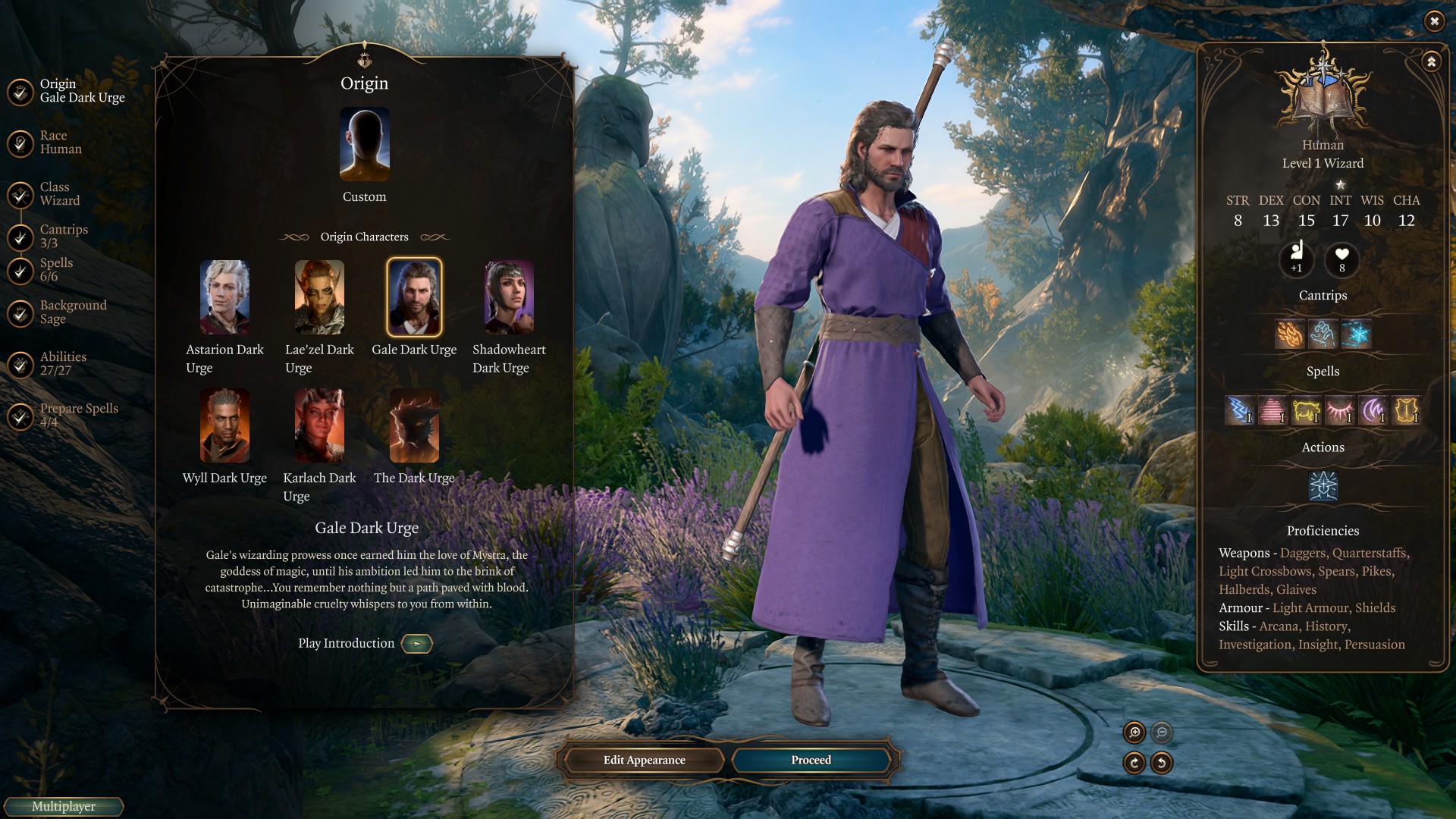Switch to the Class step
Screen dimensions: 1456x819
(x=59, y=194)
